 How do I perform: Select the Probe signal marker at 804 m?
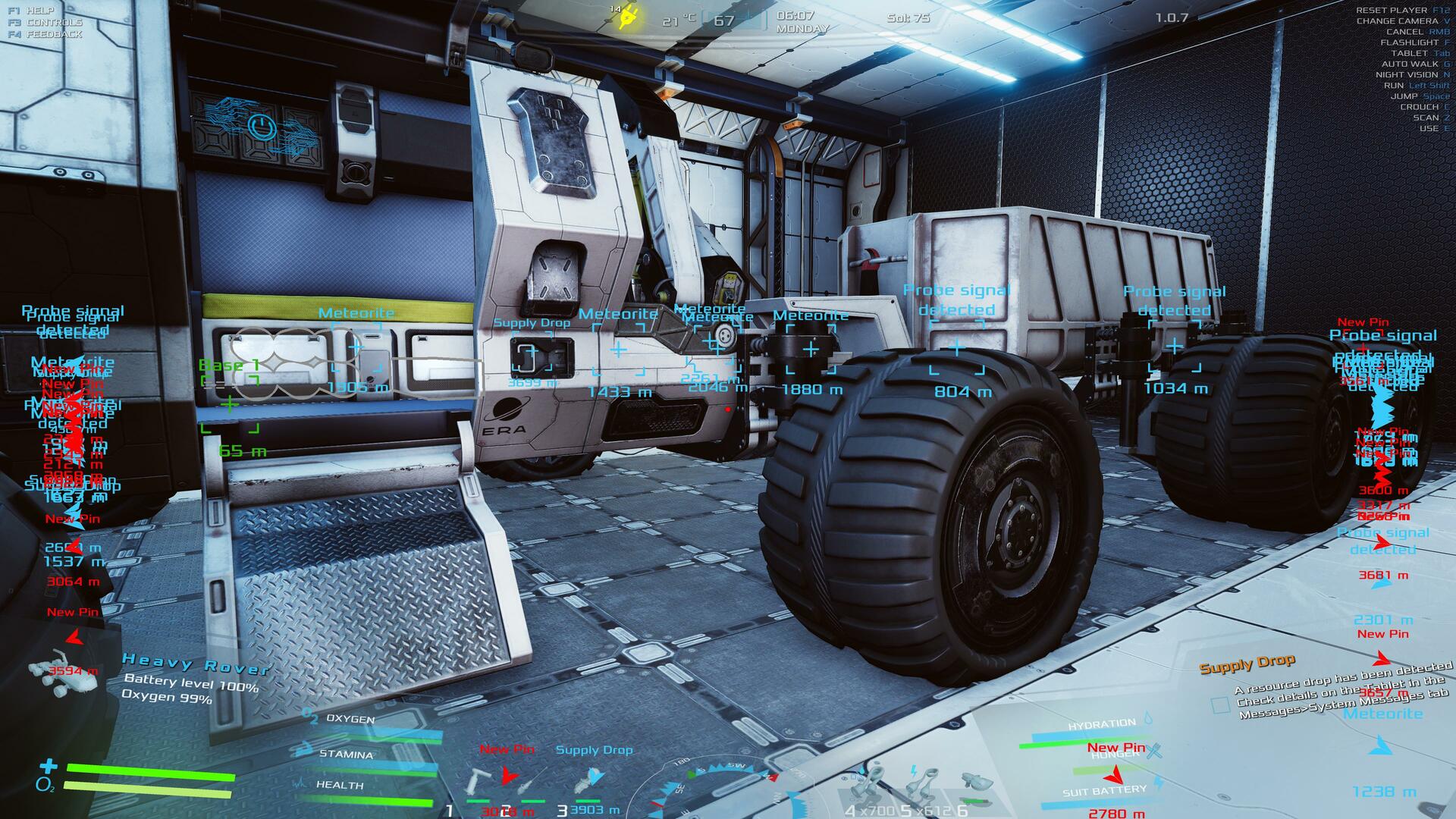point(957,348)
